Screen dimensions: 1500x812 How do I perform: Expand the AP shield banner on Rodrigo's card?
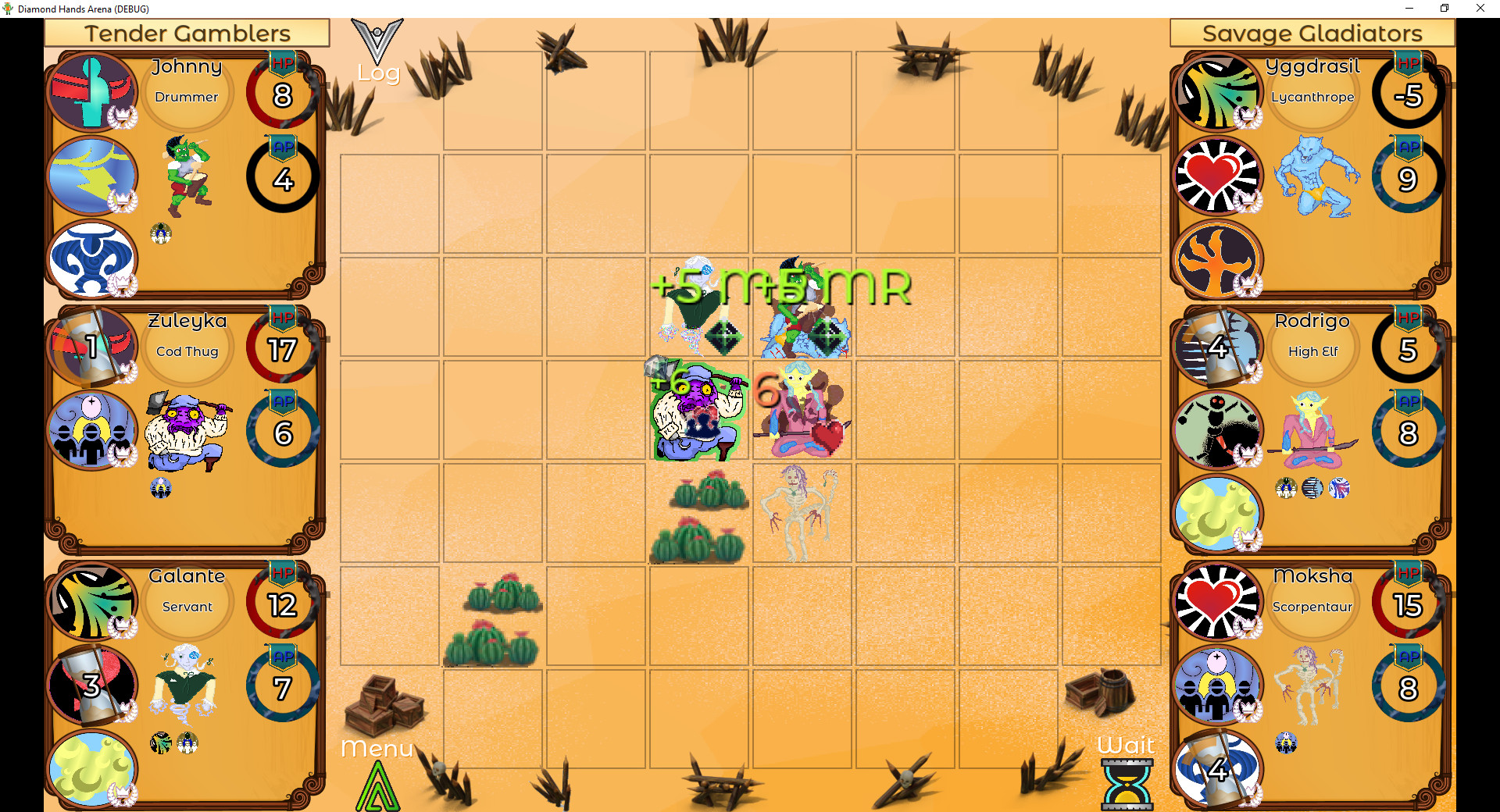pyautogui.click(x=1409, y=401)
